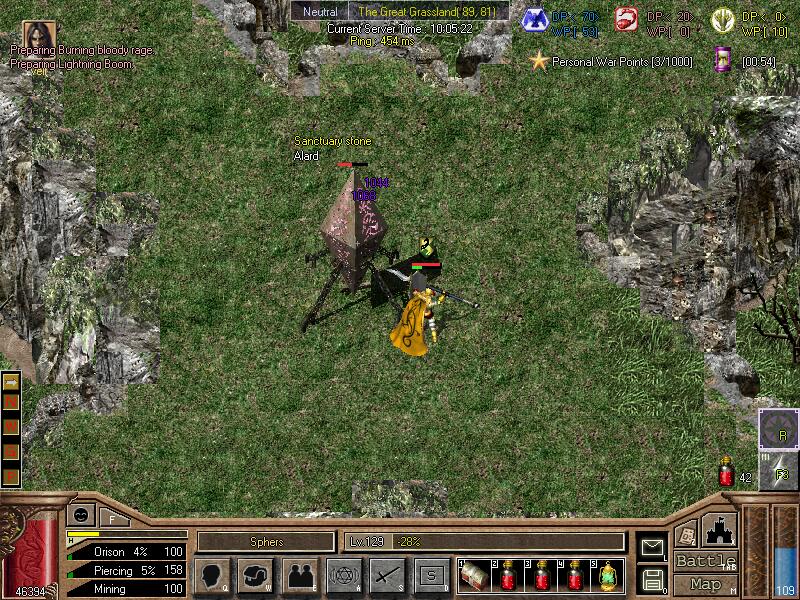Image resolution: width=800 pixels, height=600 pixels.
Task: Click the character portrait in the corner
Action: point(39,34)
